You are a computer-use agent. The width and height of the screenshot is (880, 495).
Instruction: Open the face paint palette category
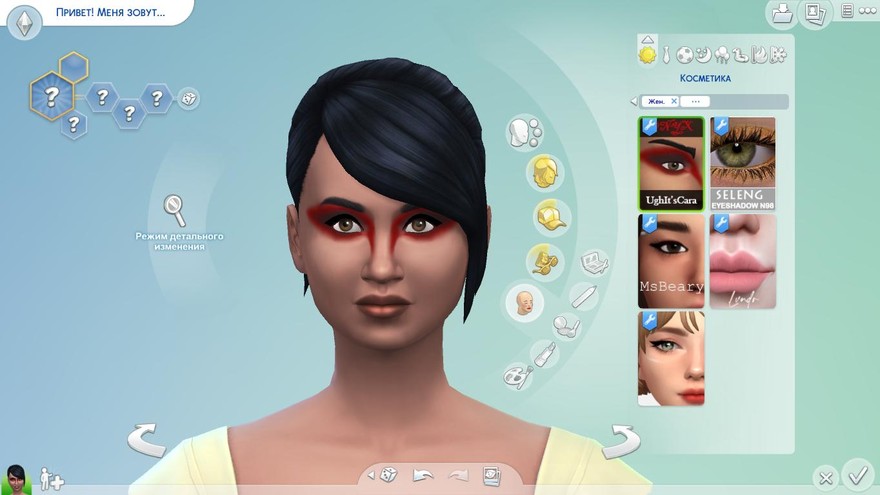click(518, 376)
